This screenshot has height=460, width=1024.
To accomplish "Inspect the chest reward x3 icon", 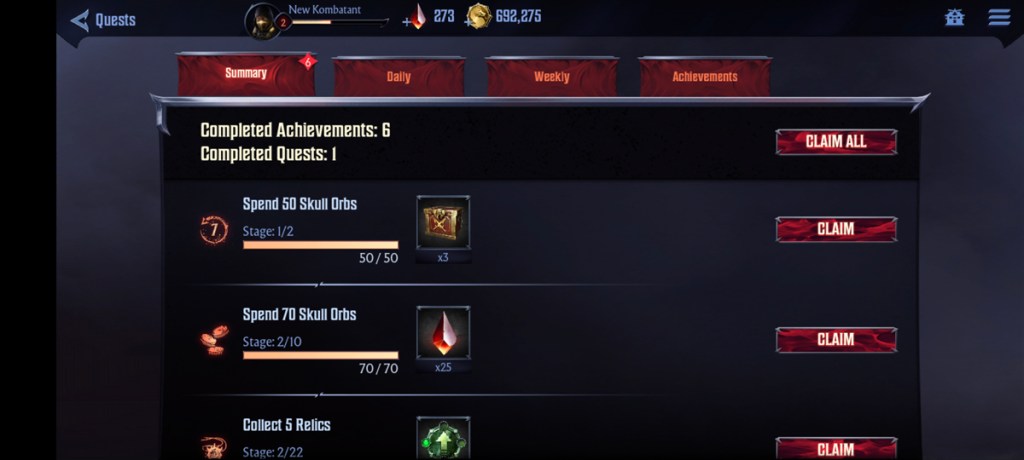I will 443,223.
